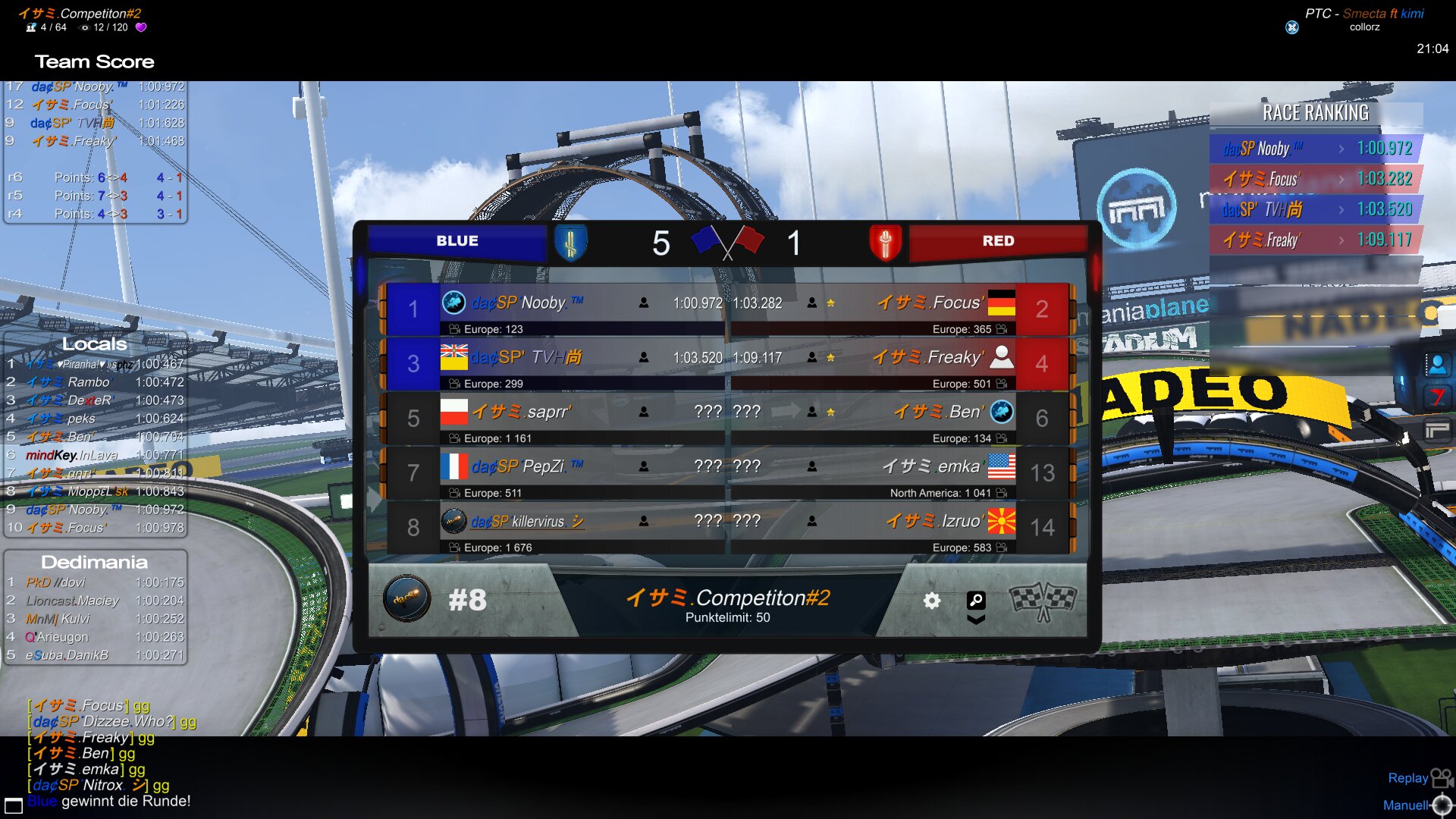This screenshot has height=819, width=1456.
Task: Click the purple heart server favorite icon
Action: click(x=141, y=27)
